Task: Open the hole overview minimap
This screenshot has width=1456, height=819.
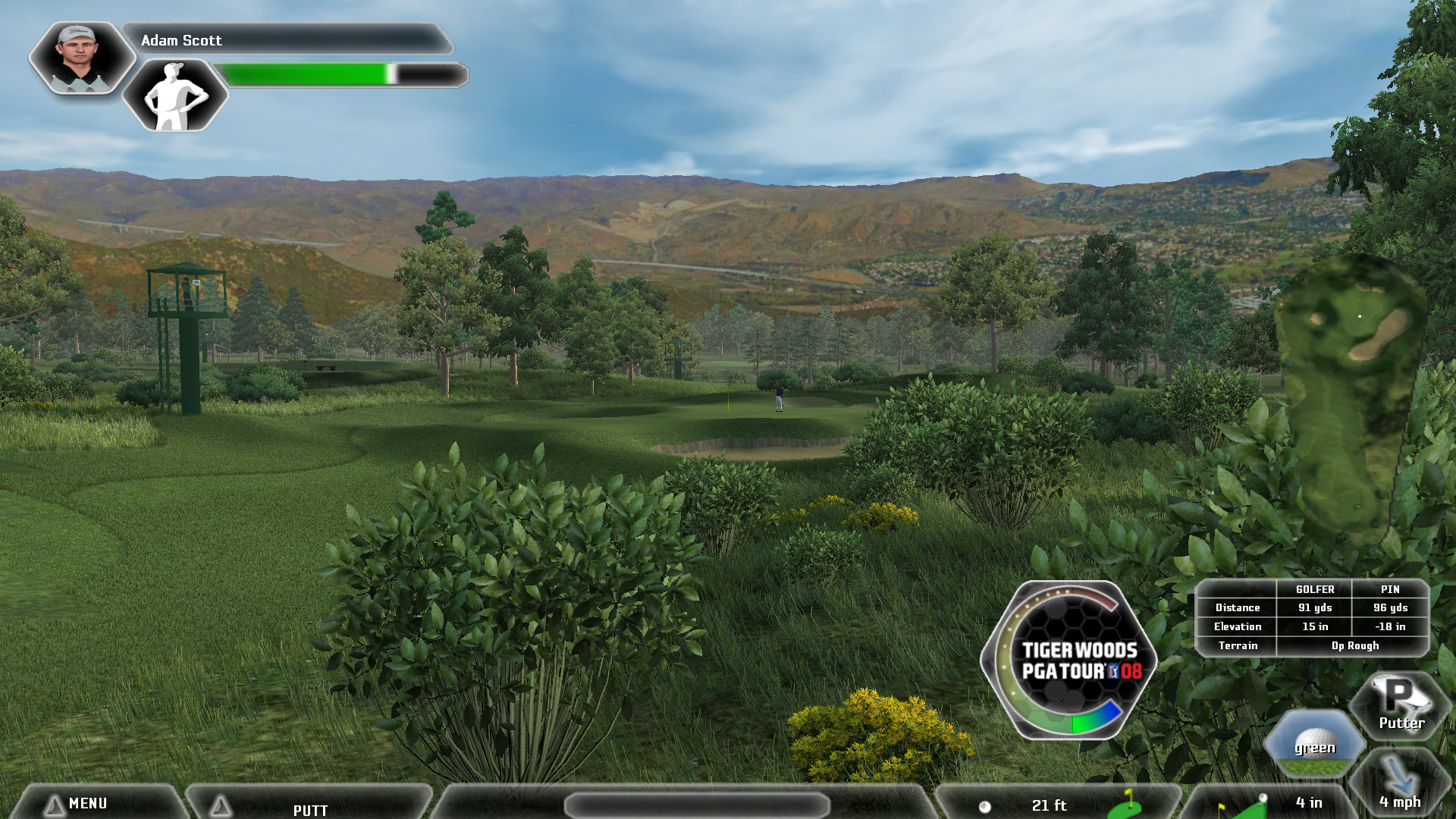Action: [x=1353, y=395]
